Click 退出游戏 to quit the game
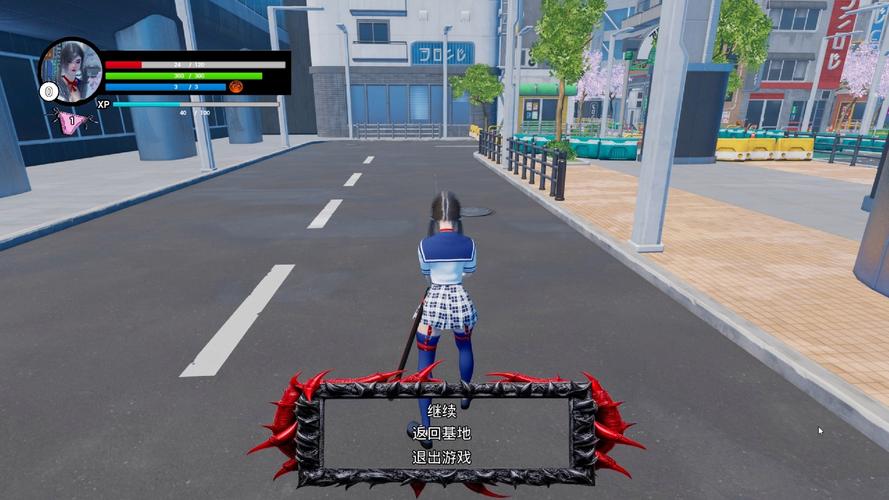This screenshot has width=889, height=500. click(441, 457)
